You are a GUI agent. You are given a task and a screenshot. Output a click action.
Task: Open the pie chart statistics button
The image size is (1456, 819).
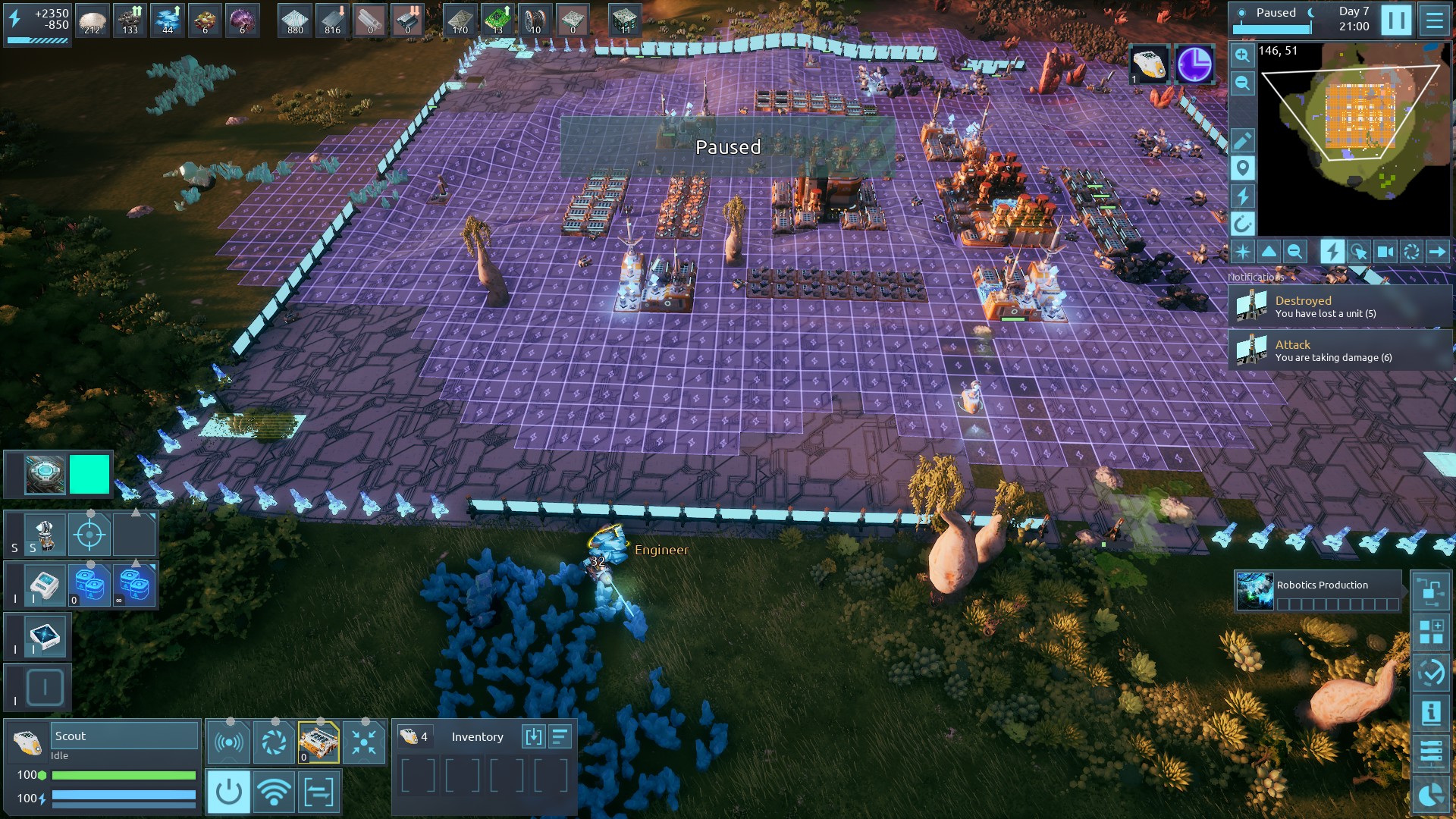coord(1431,795)
